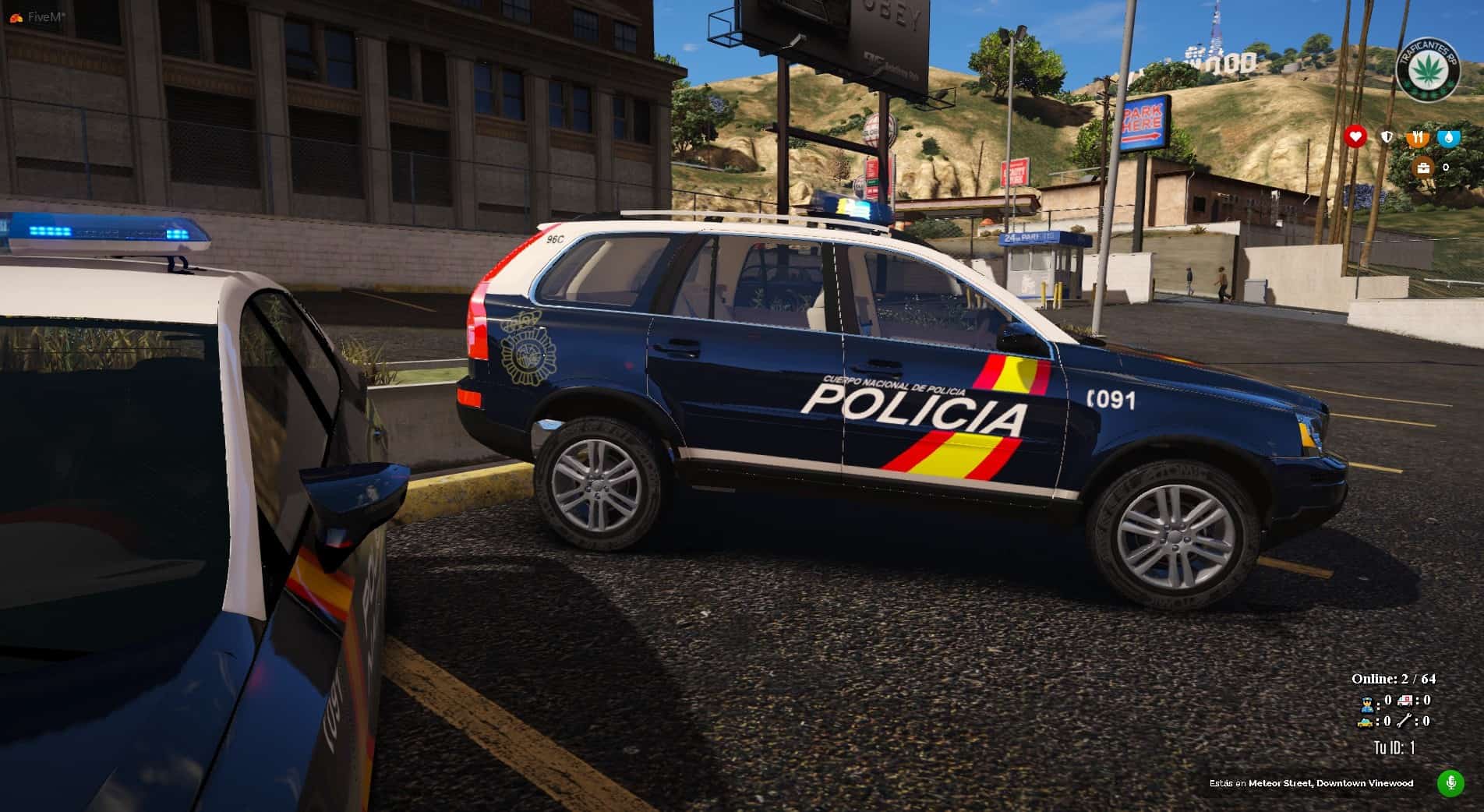Toggle the green microphone voice icon
This screenshot has height=812, width=1484.
[1450, 782]
